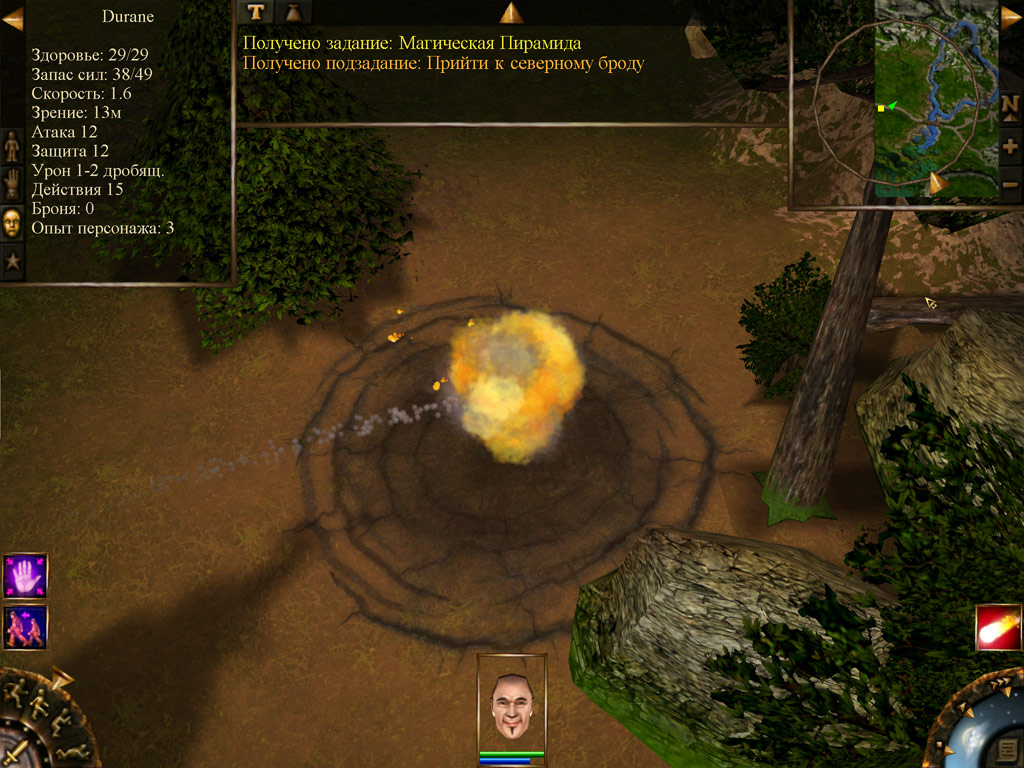Cast the red fireball spell icon
This screenshot has height=768, width=1024.
[998, 628]
